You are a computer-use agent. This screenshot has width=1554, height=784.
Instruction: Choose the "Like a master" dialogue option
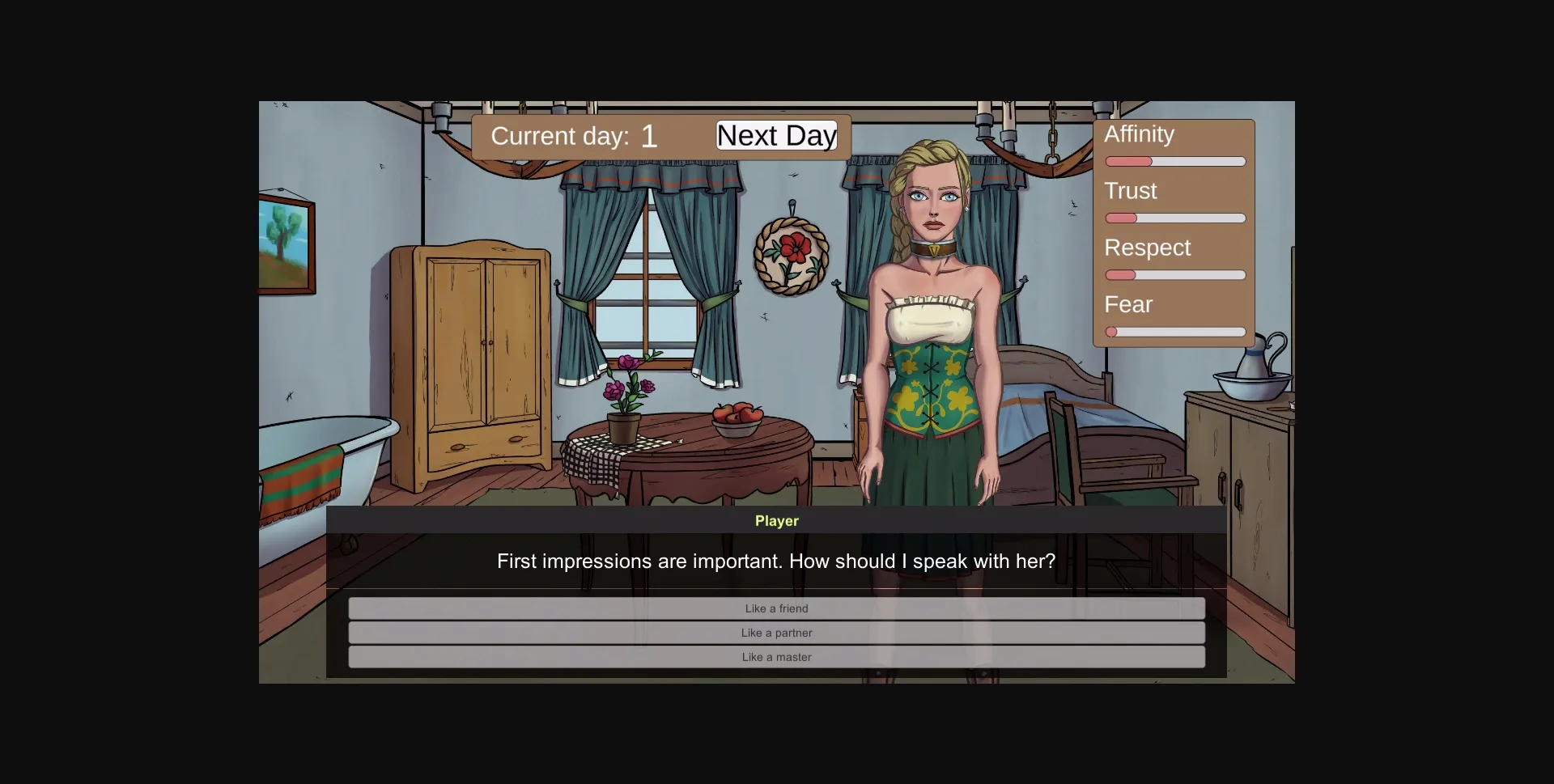775,657
